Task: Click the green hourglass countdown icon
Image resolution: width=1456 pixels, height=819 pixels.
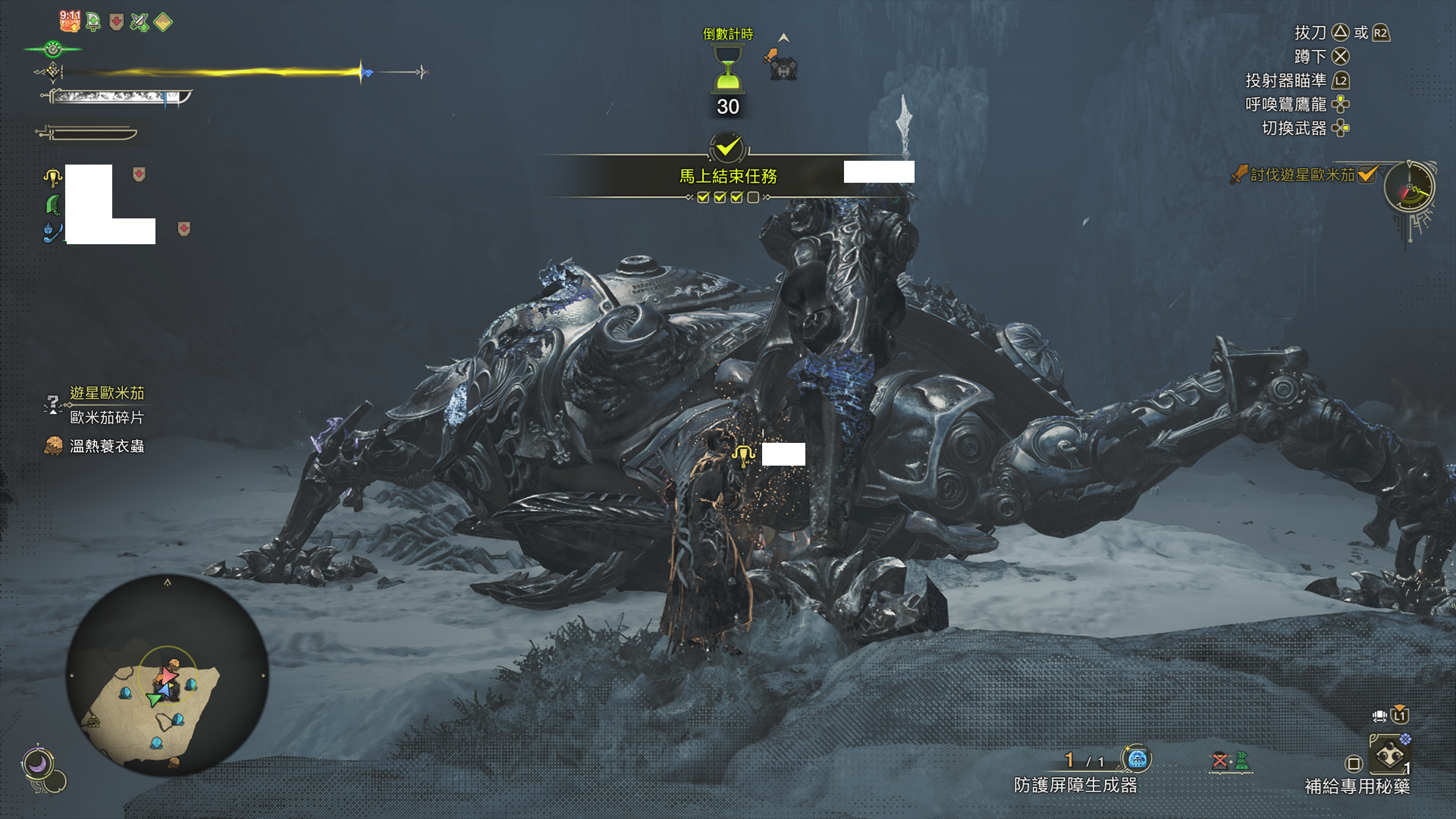Action: click(x=728, y=68)
